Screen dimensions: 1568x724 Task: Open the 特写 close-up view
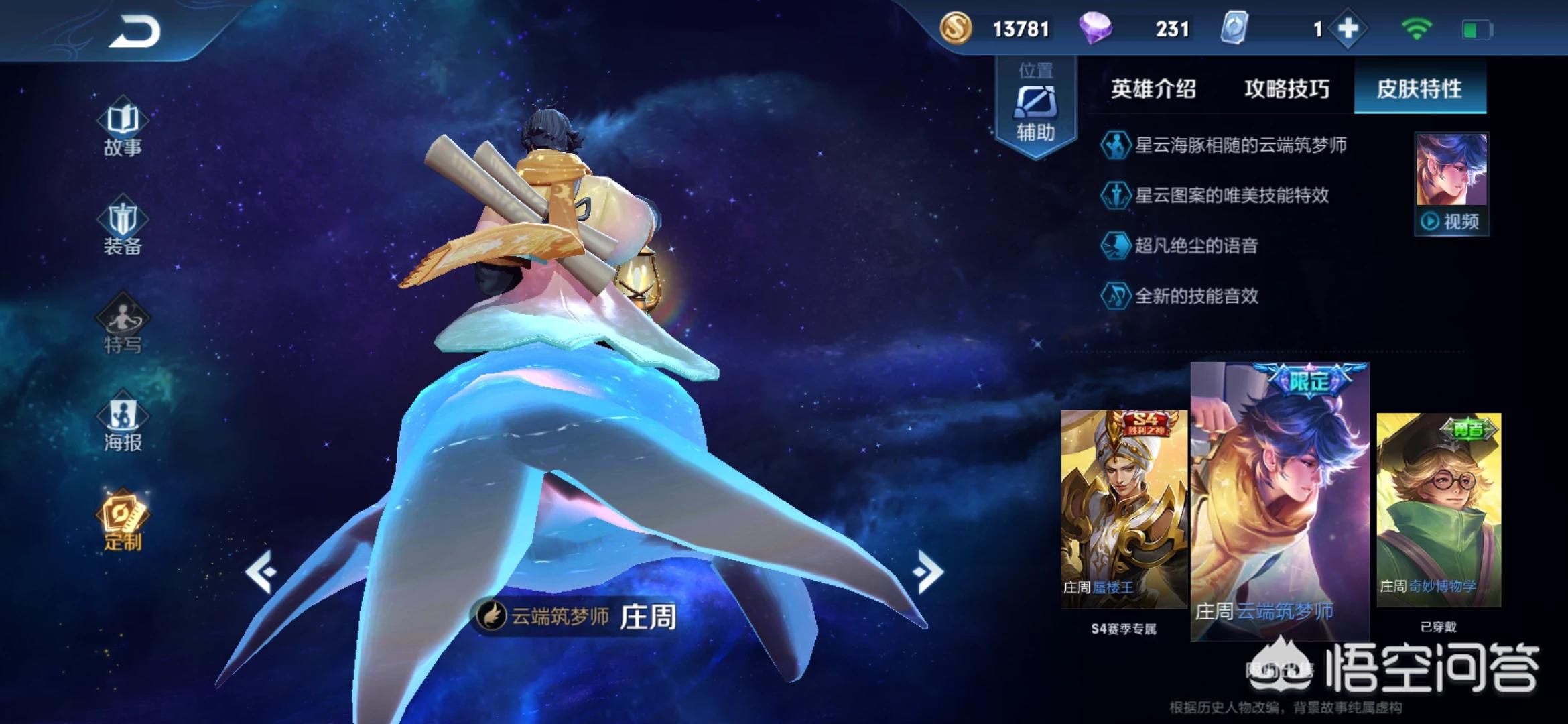point(123,325)
